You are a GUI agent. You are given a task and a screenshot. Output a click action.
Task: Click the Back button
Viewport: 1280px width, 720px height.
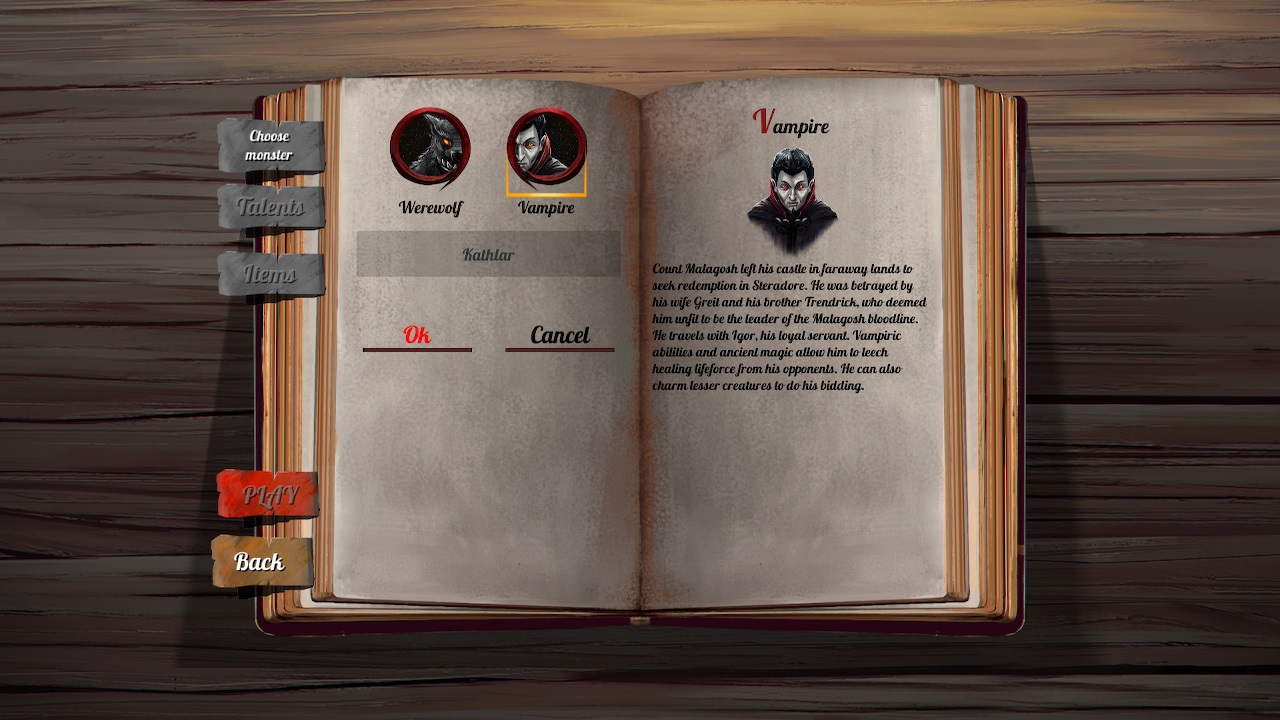click(262, 561)
